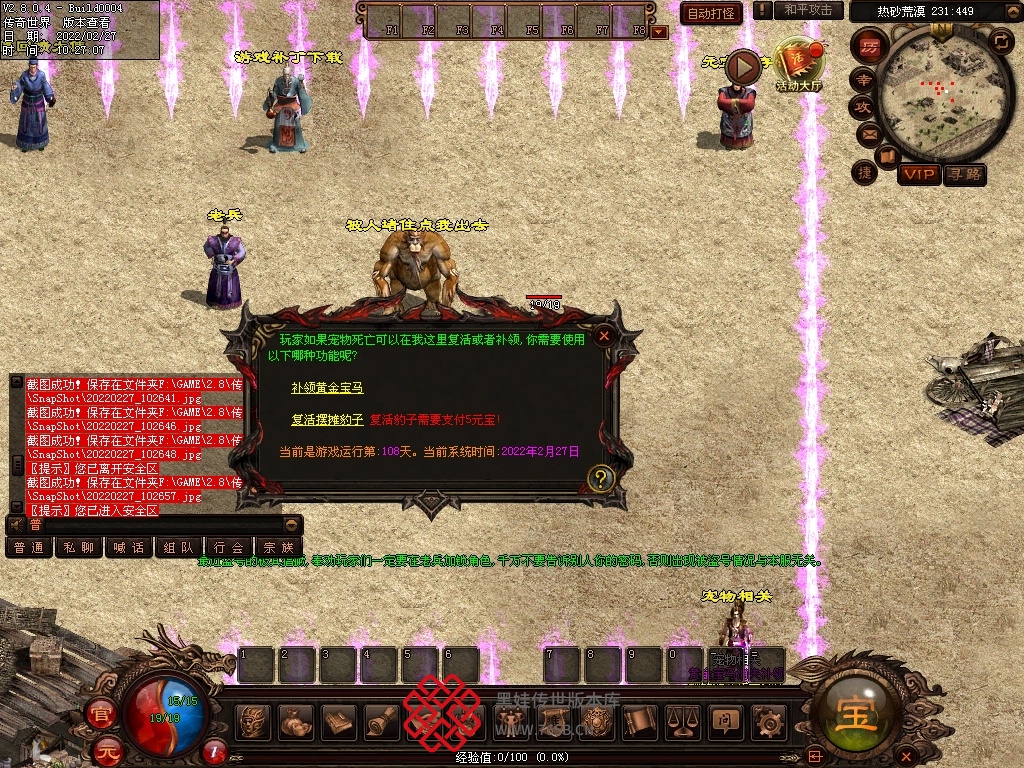This screenshot has height=768, width=1024.
Task: Open the mail envelope icon beside minimap
Action: pos(866,133)
